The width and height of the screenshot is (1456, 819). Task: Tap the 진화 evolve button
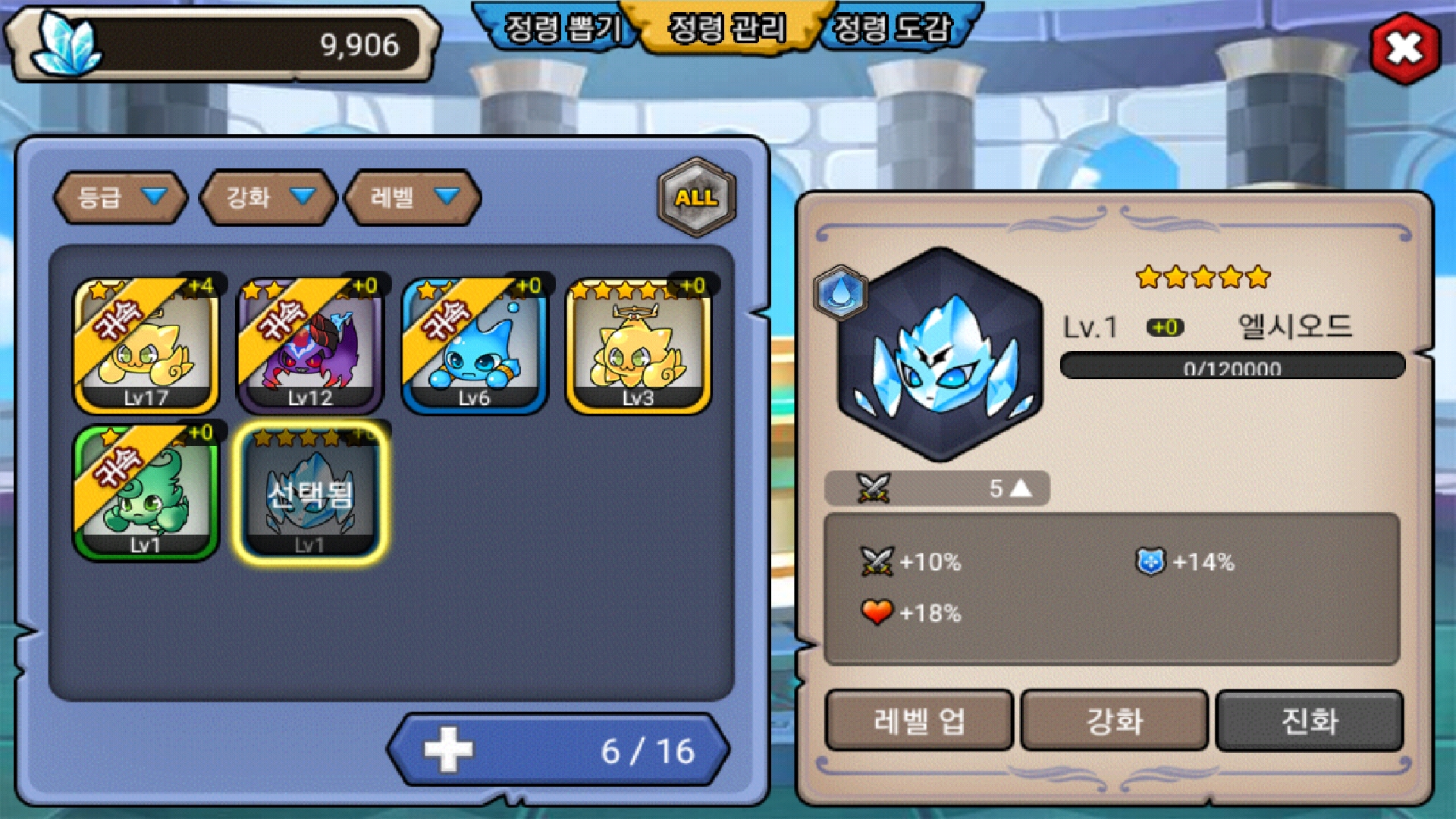tap(1310, 720)
